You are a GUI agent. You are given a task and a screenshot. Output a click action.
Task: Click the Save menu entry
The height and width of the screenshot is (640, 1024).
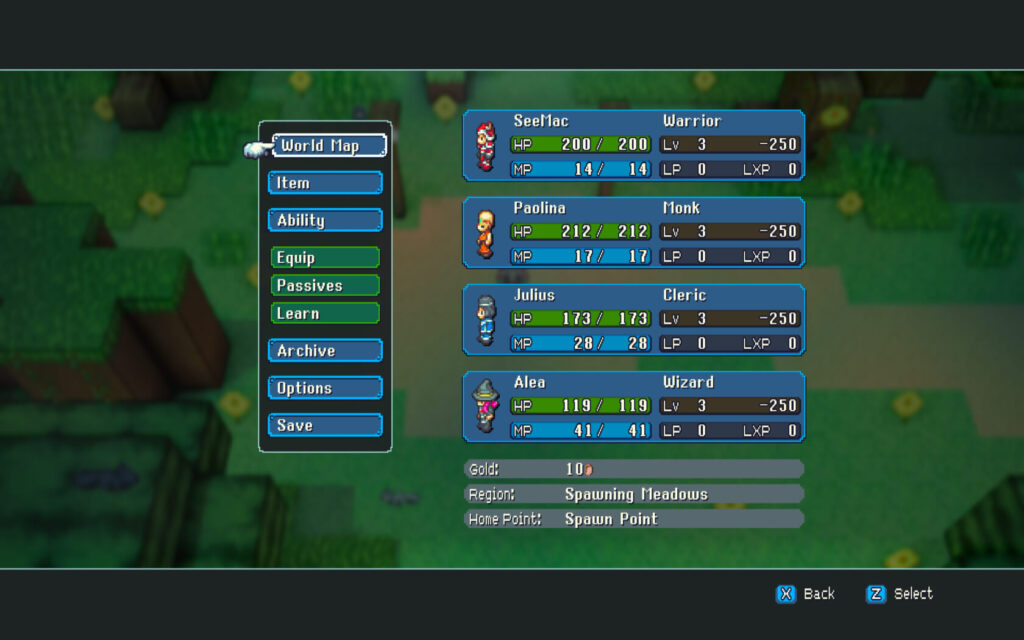pyautogui.click(x=325, y=425)
